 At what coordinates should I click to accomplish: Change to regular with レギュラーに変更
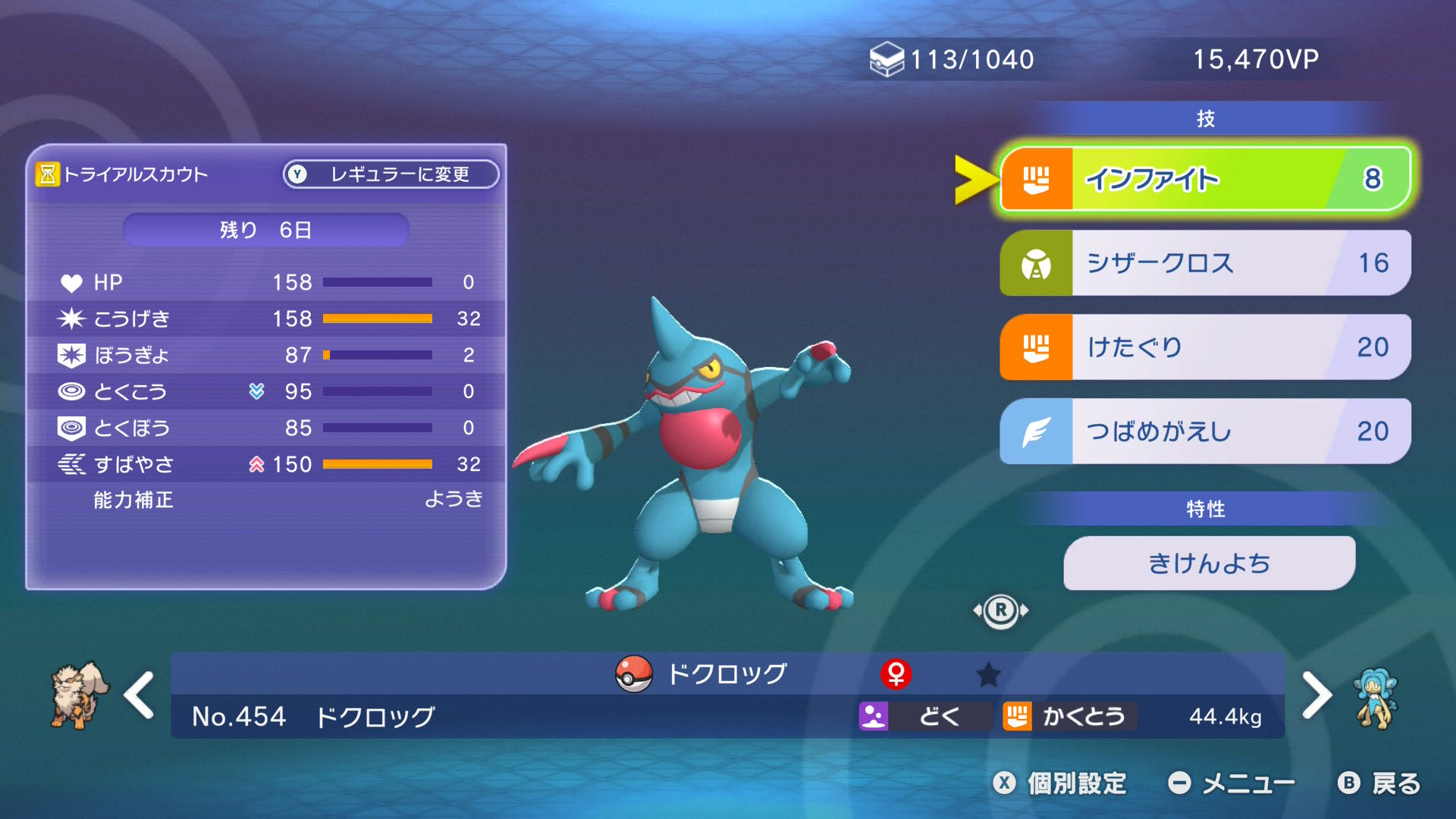point(391,174)
